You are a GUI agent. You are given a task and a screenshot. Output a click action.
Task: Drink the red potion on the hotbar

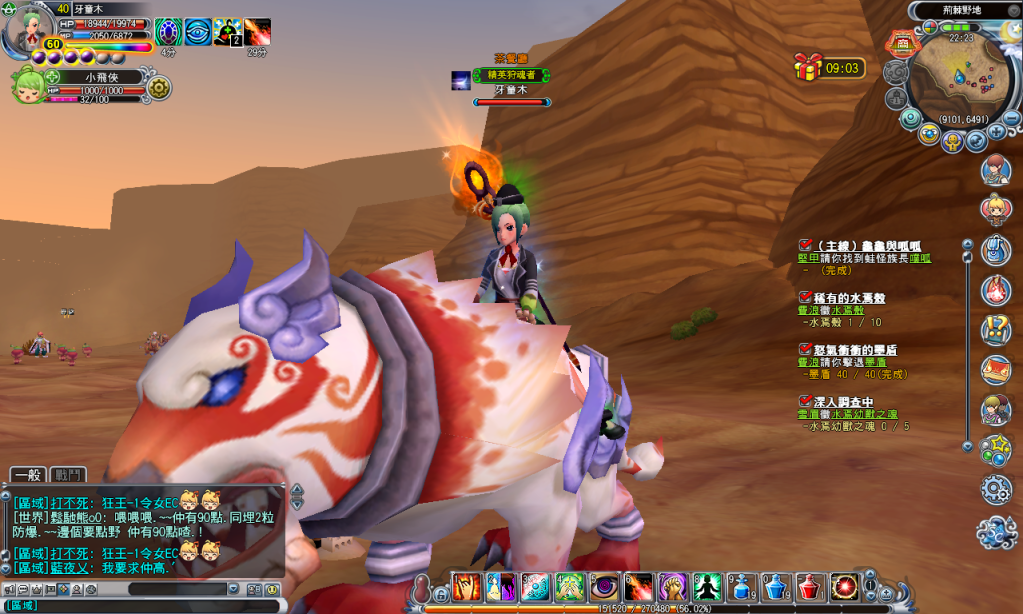[x=810, y=587]
